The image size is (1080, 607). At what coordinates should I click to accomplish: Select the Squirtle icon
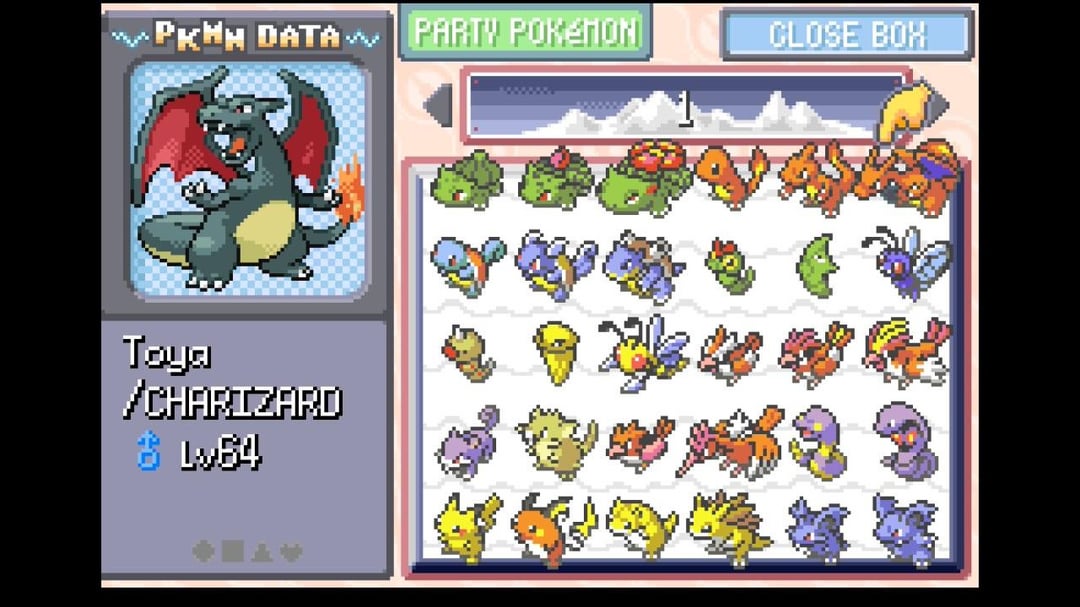click(x=467, y=264)
